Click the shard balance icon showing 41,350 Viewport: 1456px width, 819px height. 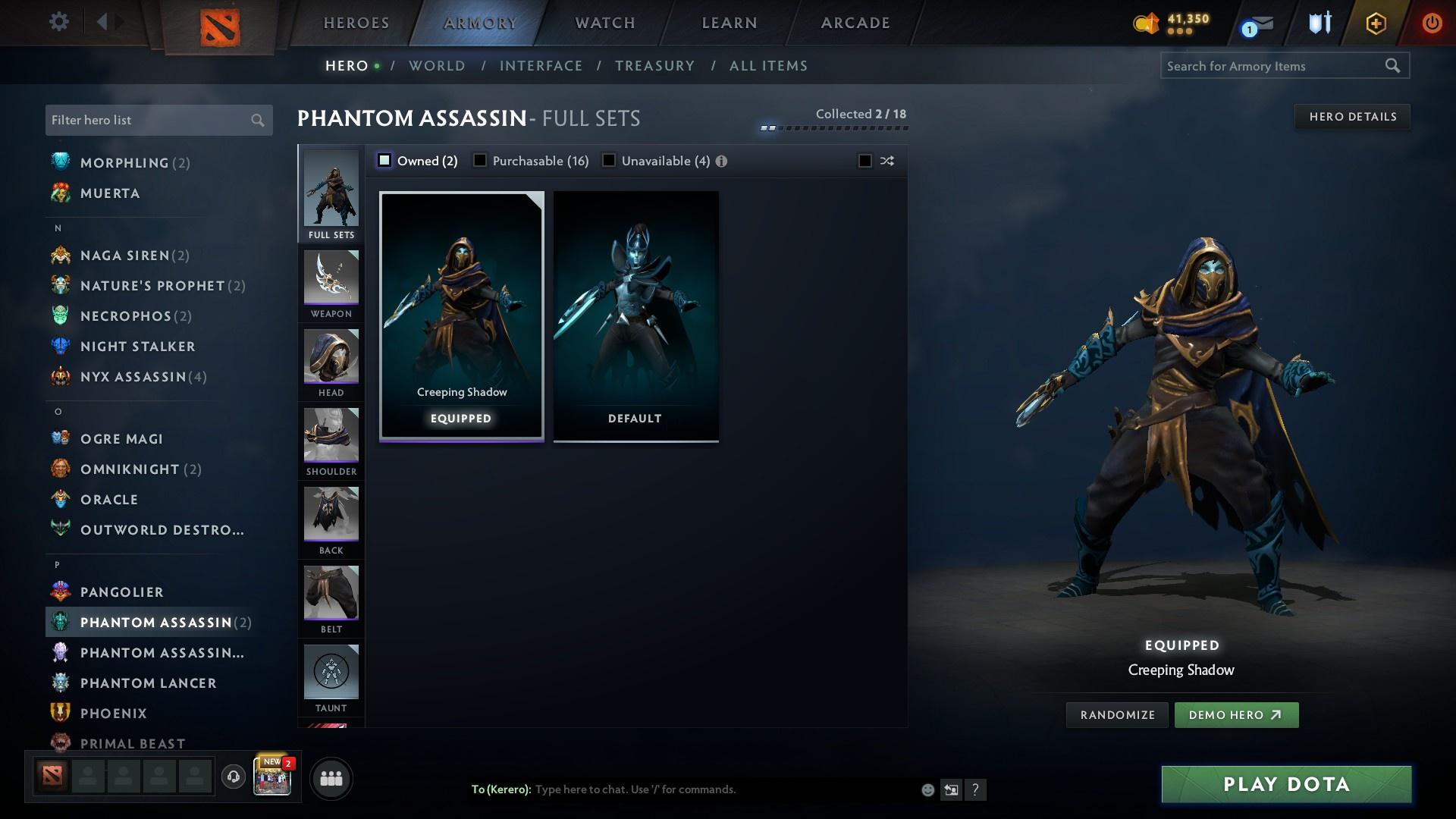click(1145, 23)
